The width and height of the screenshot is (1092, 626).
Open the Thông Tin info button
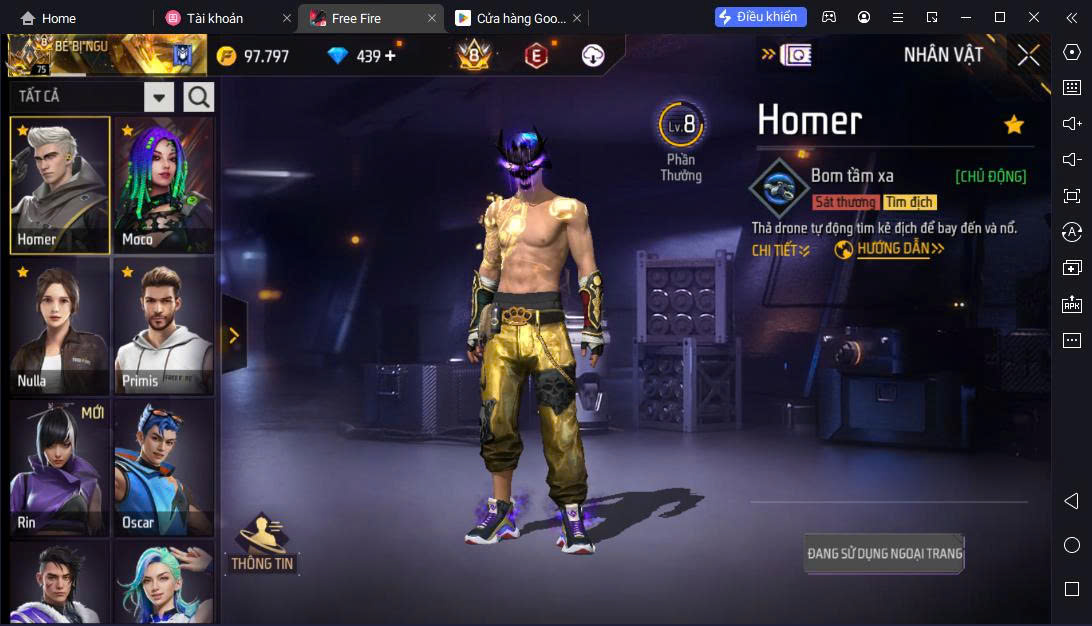click(x=263, y=543)
